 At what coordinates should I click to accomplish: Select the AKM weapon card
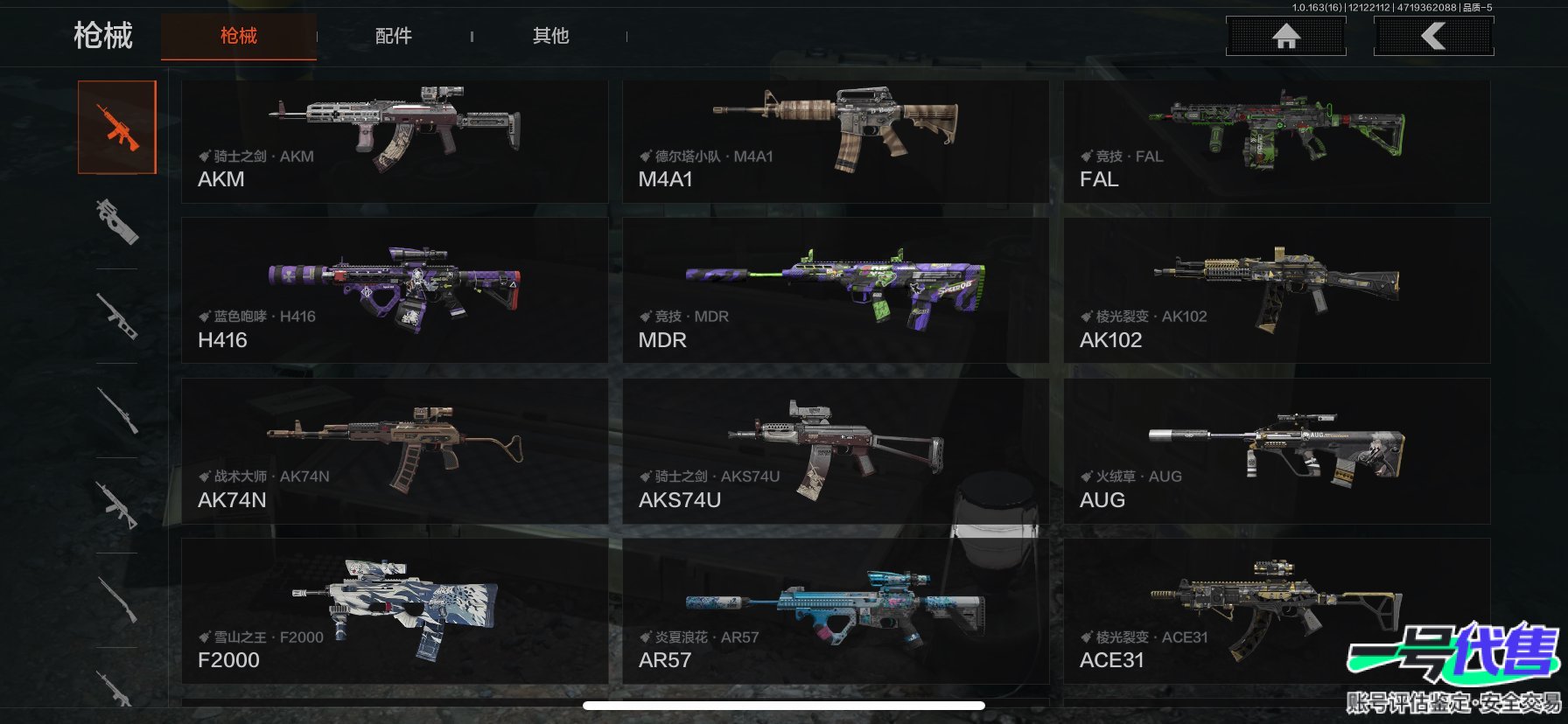coord(394,142)
